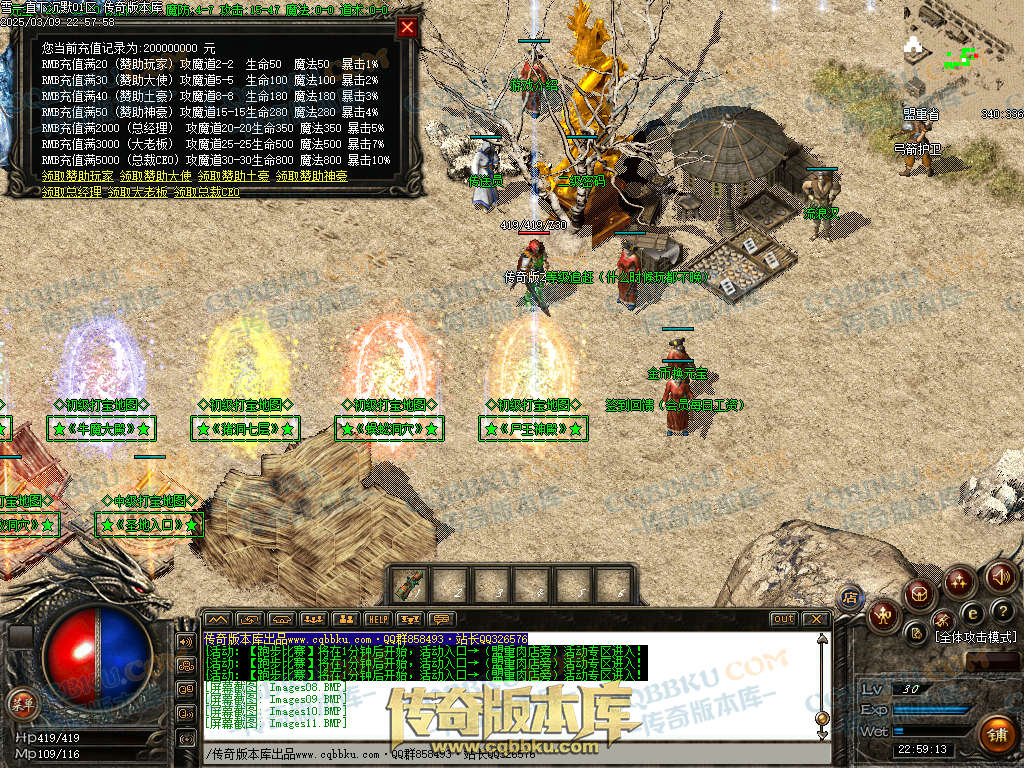Screen dimensions: 1024x768
Task: Open the 店 shop icon
Action: point(851,597)
